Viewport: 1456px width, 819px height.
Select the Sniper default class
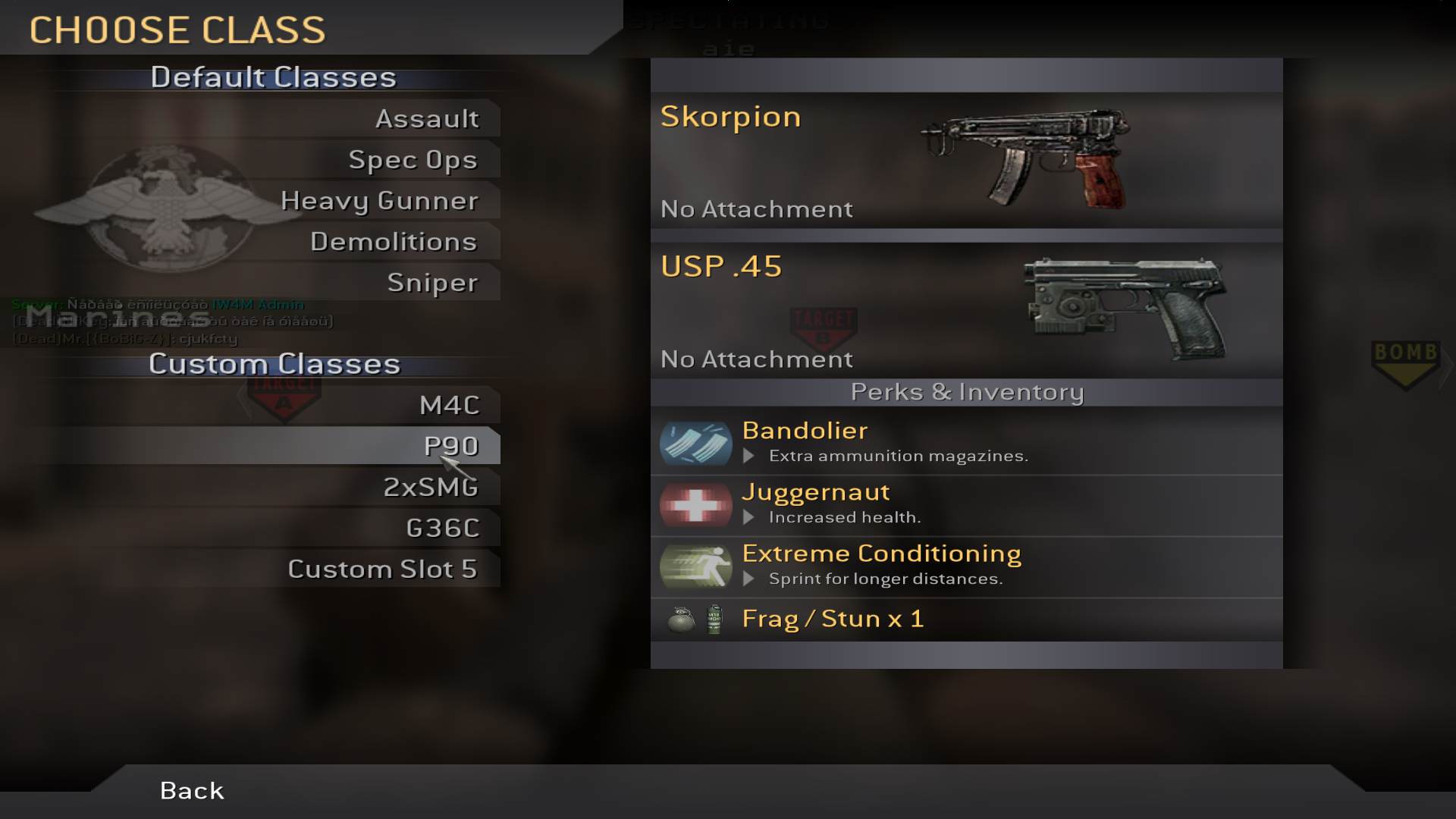tap(433, 282)
